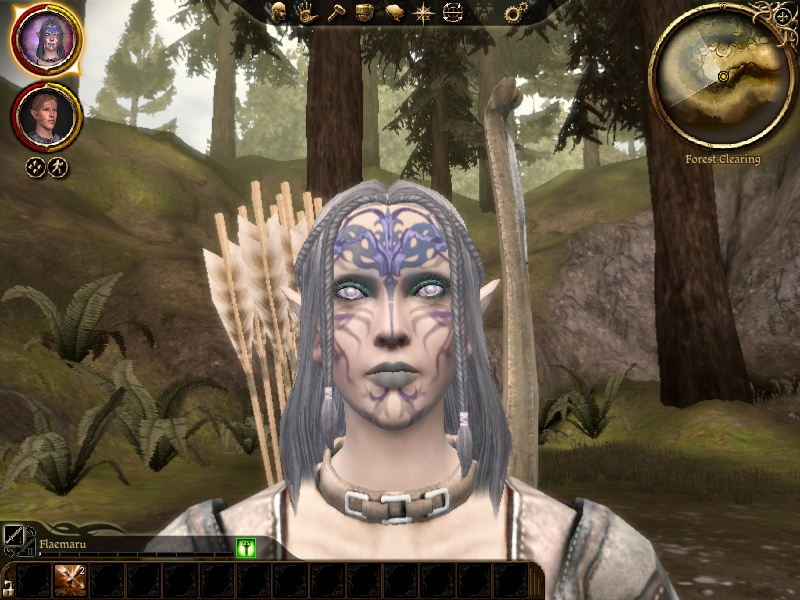Click the select-all-party button under portraits
The image size is (800, 600).
(x=35, y=167)
